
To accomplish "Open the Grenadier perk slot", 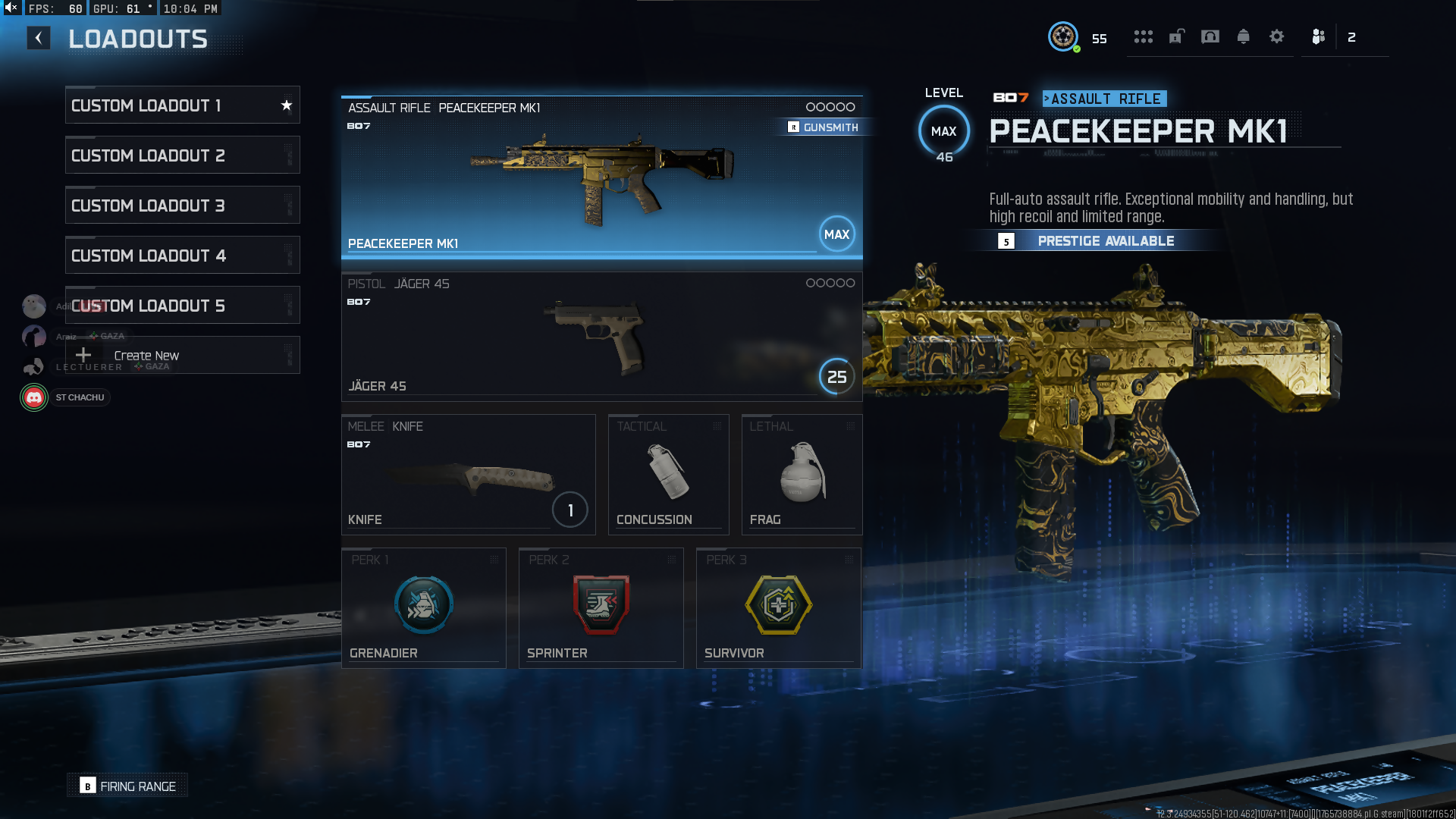I will pos(423,607).
